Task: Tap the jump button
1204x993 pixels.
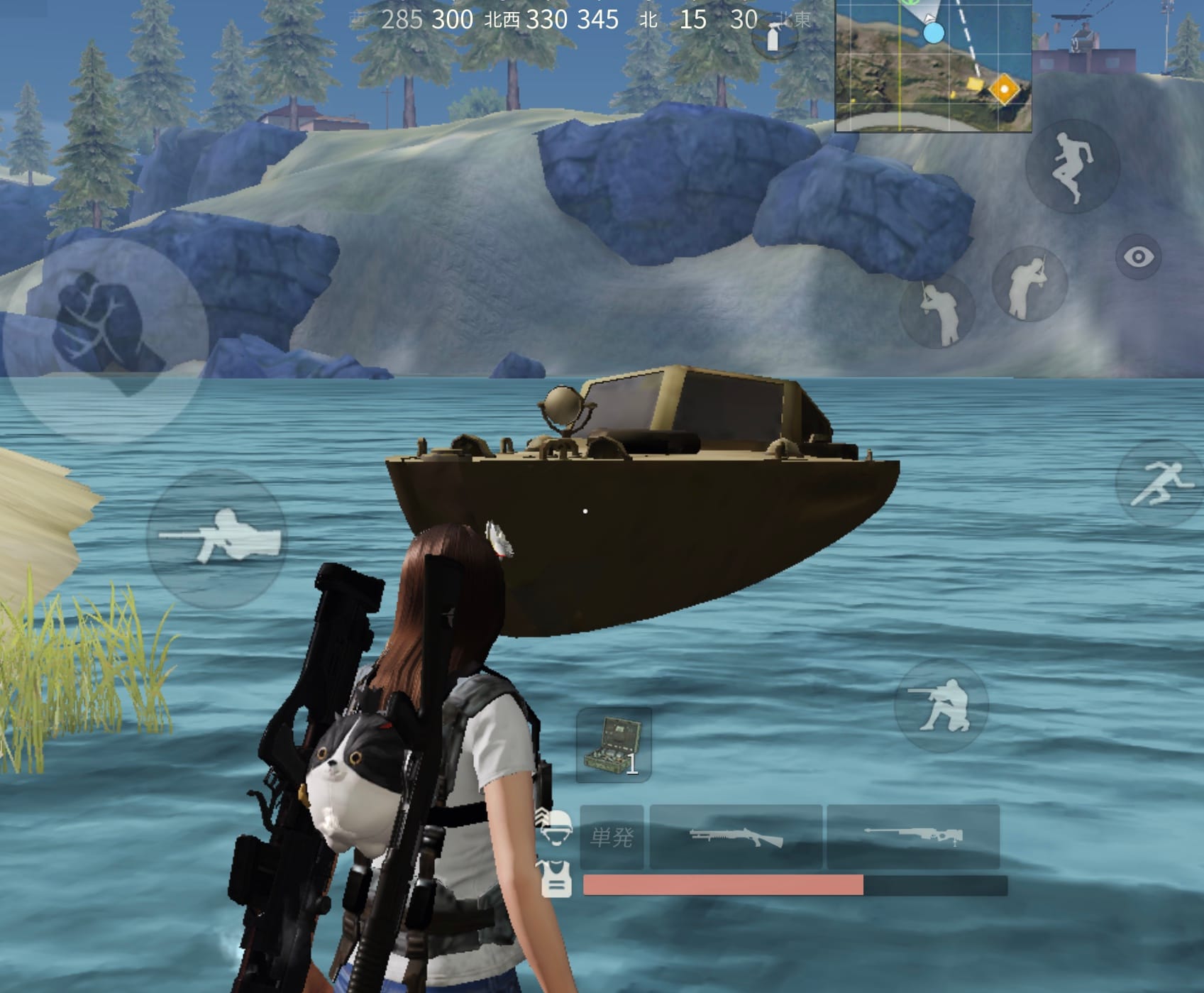Action: click(x=1072, y=167)
